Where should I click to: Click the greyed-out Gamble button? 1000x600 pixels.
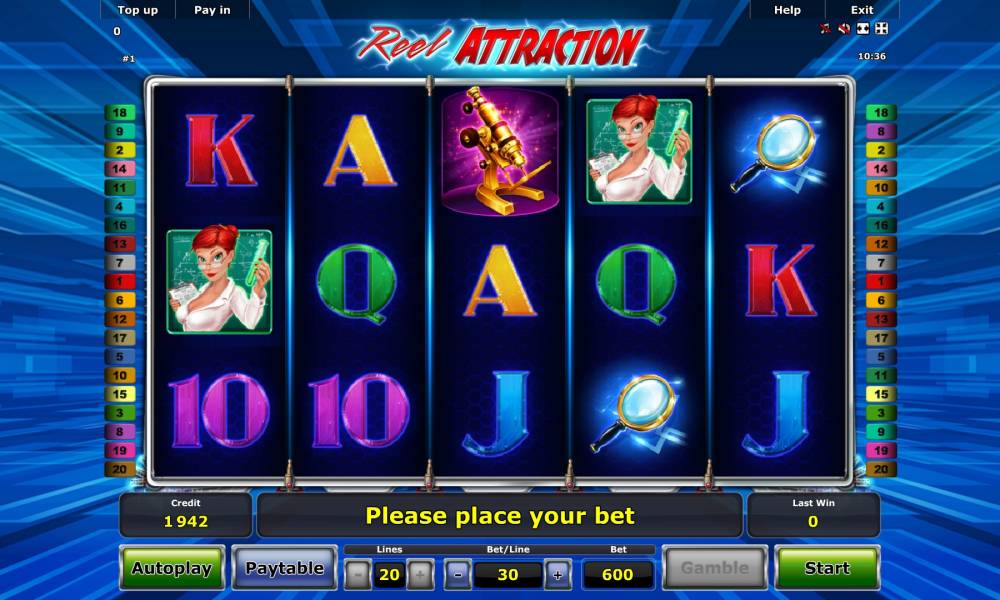714,568
